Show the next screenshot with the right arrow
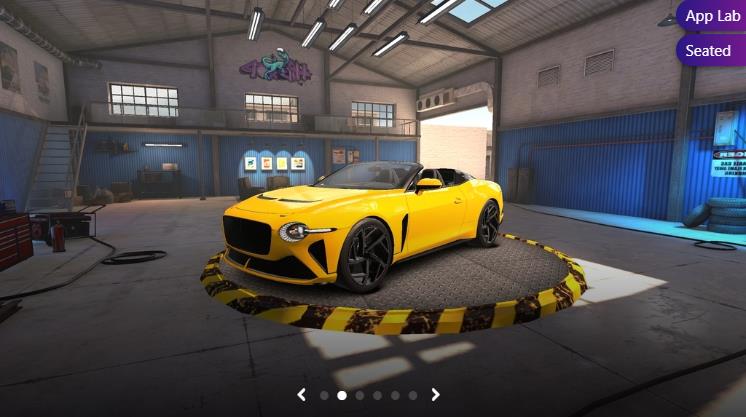Image resolution: width=746 pixels, height=417 pixels. (x=435, y=395)
